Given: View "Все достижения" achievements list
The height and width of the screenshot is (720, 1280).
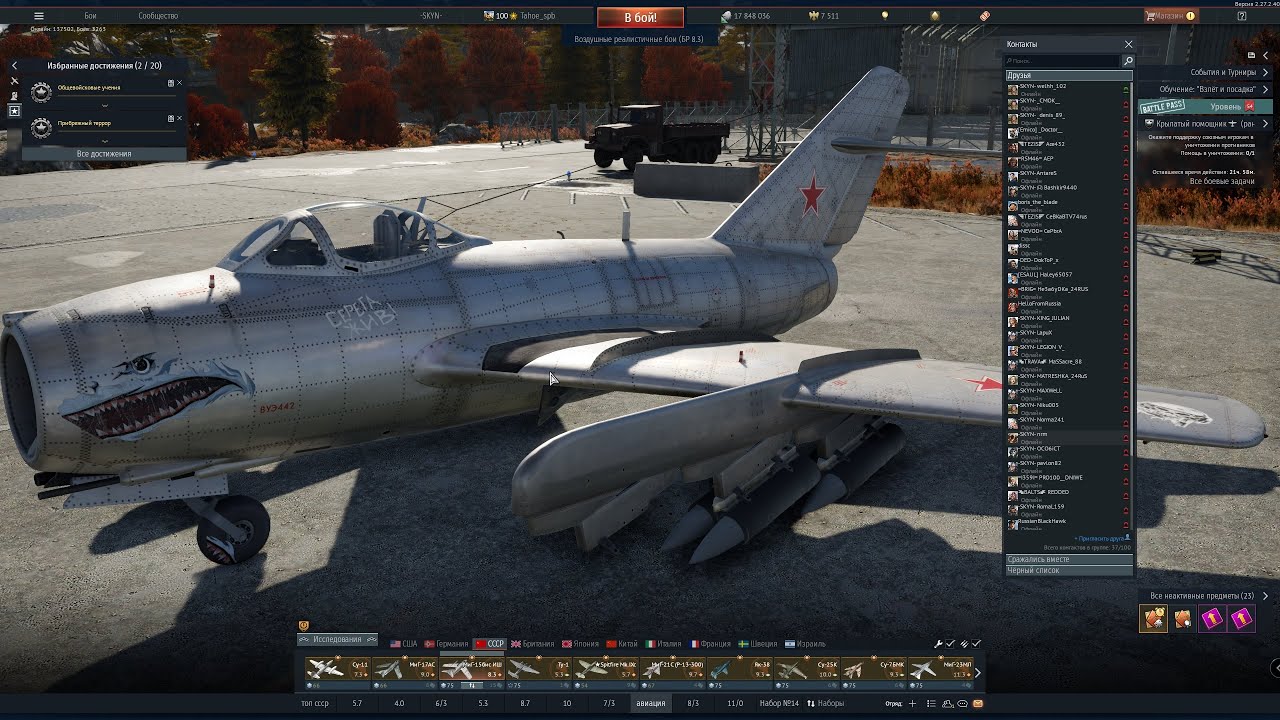Looking at the screenshot, I should [104, 154].
